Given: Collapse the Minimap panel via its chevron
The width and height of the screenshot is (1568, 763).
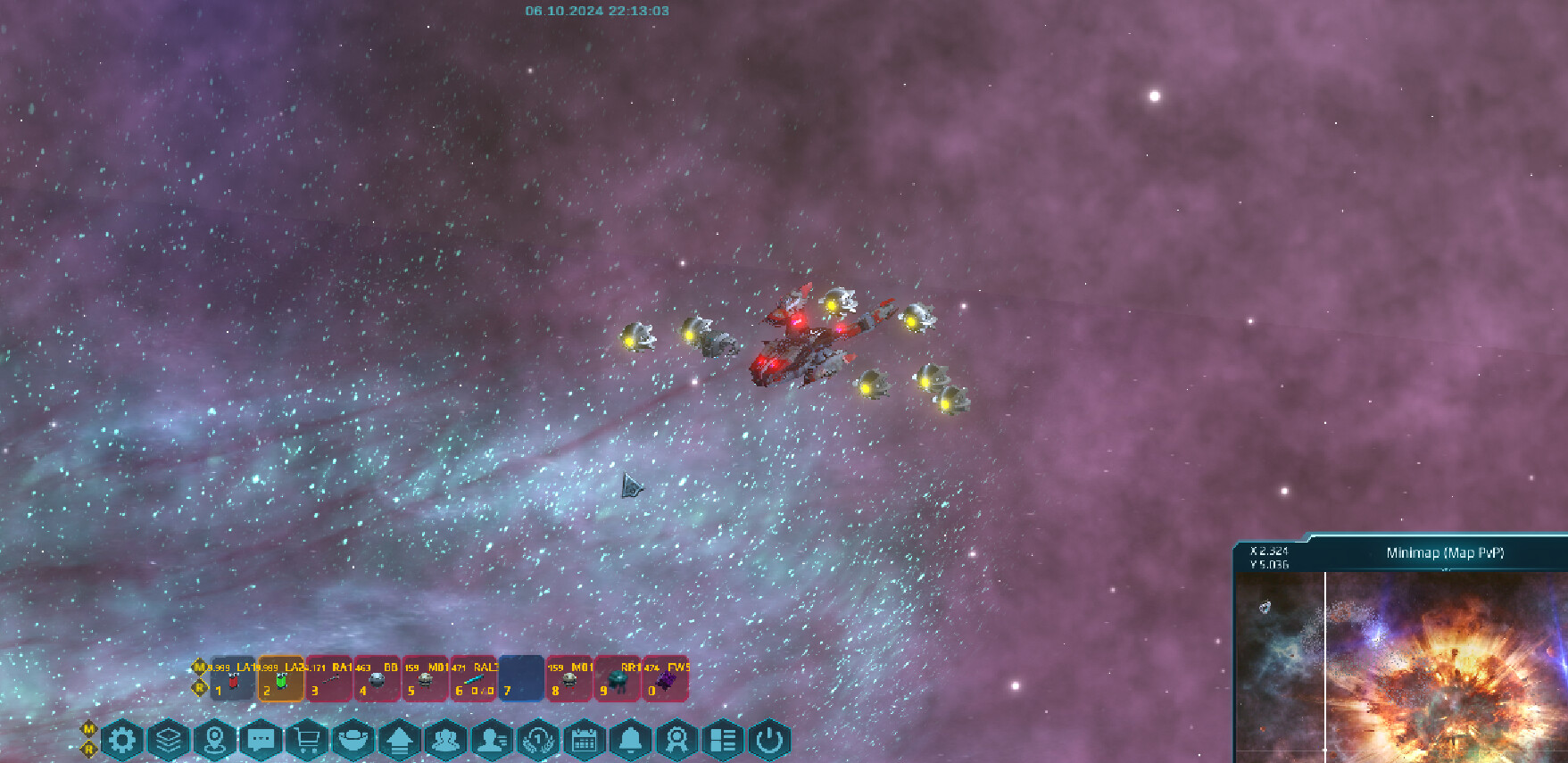Looking at the screenshot, I should click(x=1446, y=569).
